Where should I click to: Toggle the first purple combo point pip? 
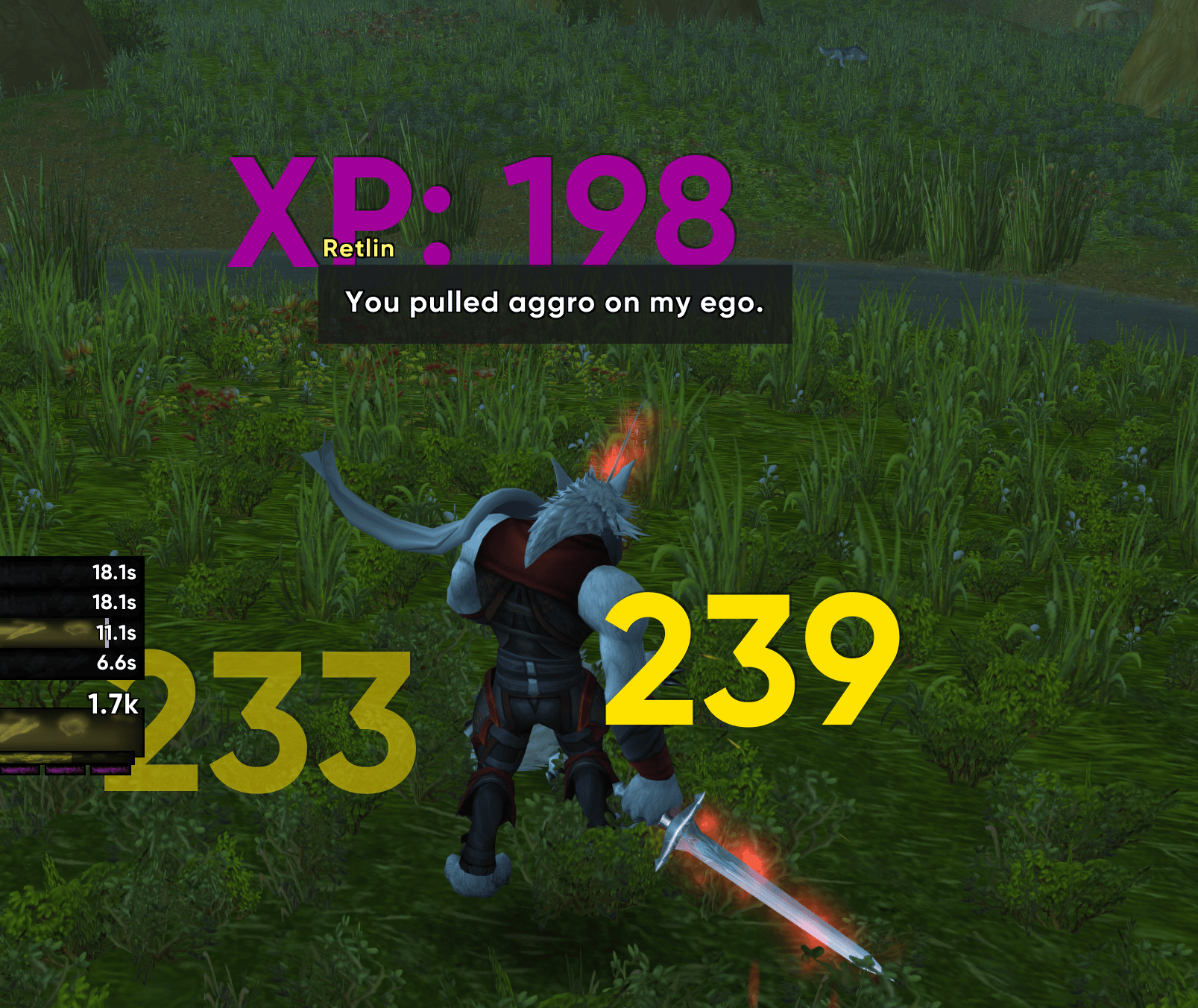[x=19, y=770]
